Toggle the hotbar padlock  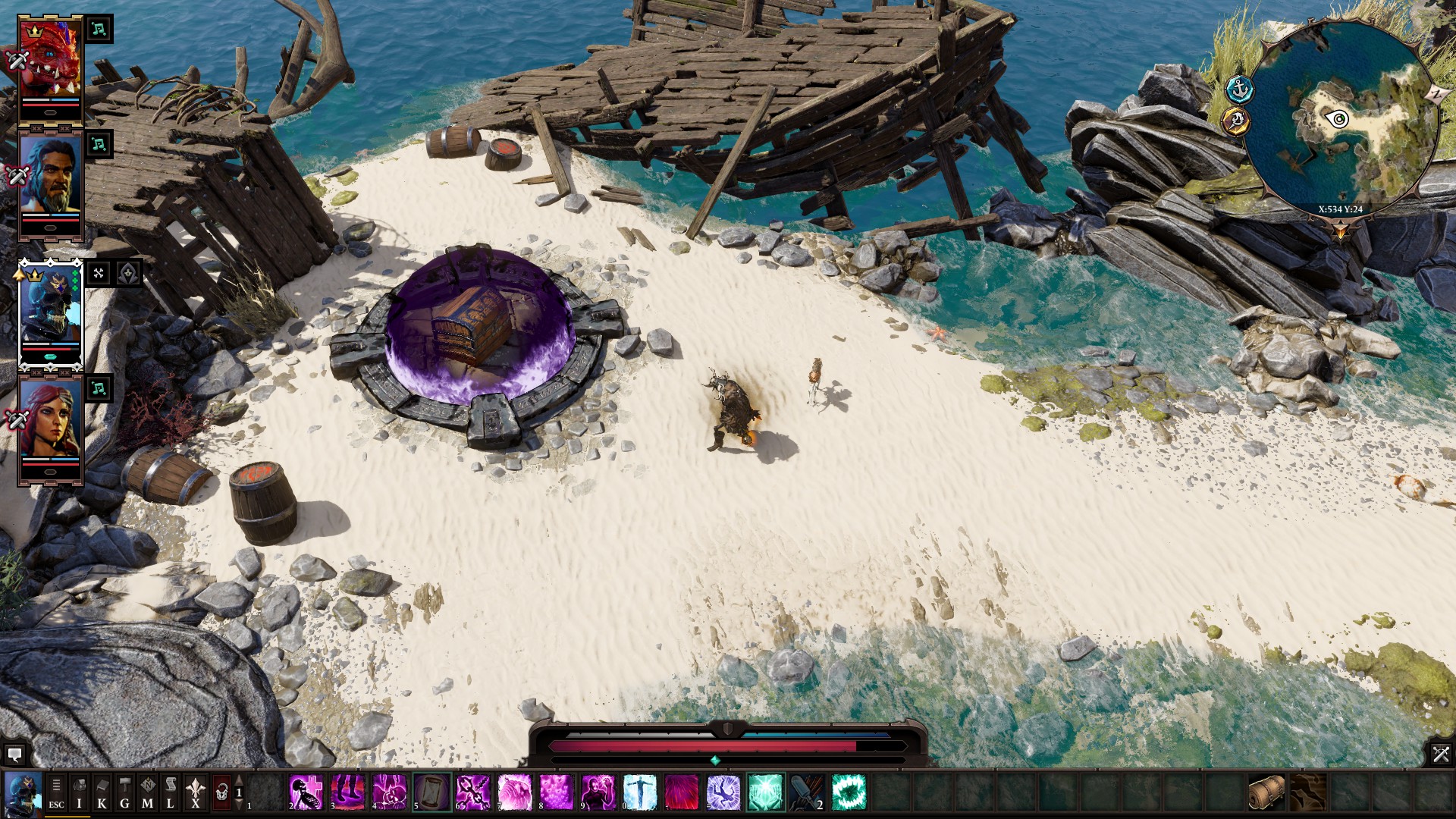click(221, 793)
